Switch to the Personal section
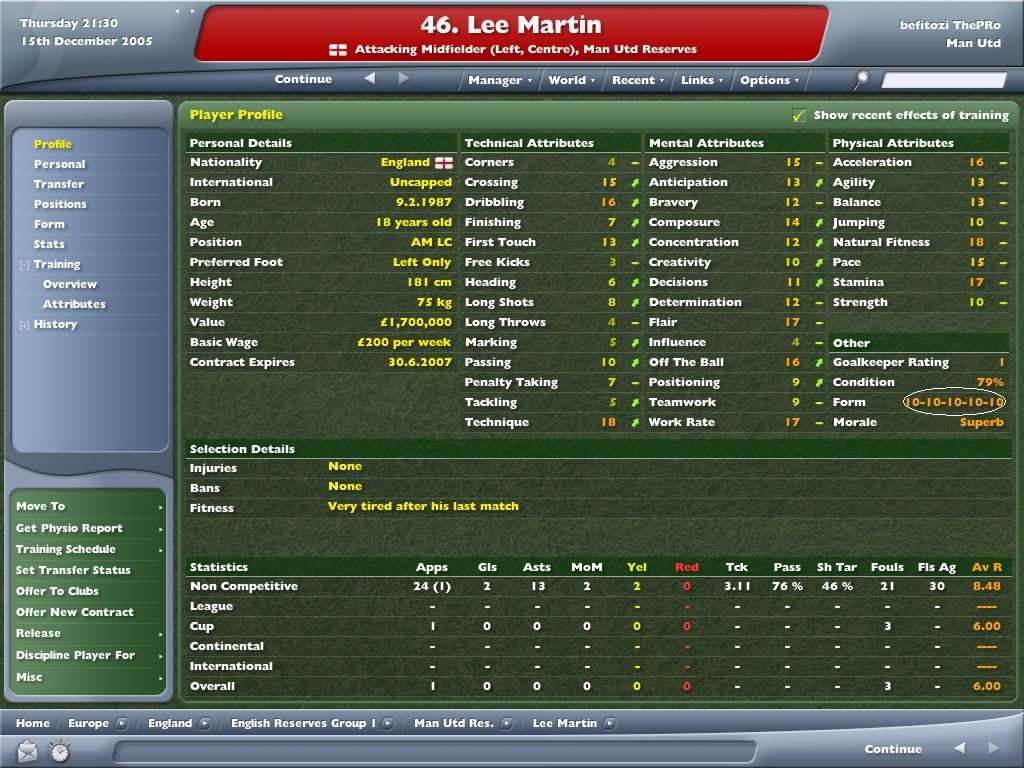1024x768 pixels. click(60, 164)
